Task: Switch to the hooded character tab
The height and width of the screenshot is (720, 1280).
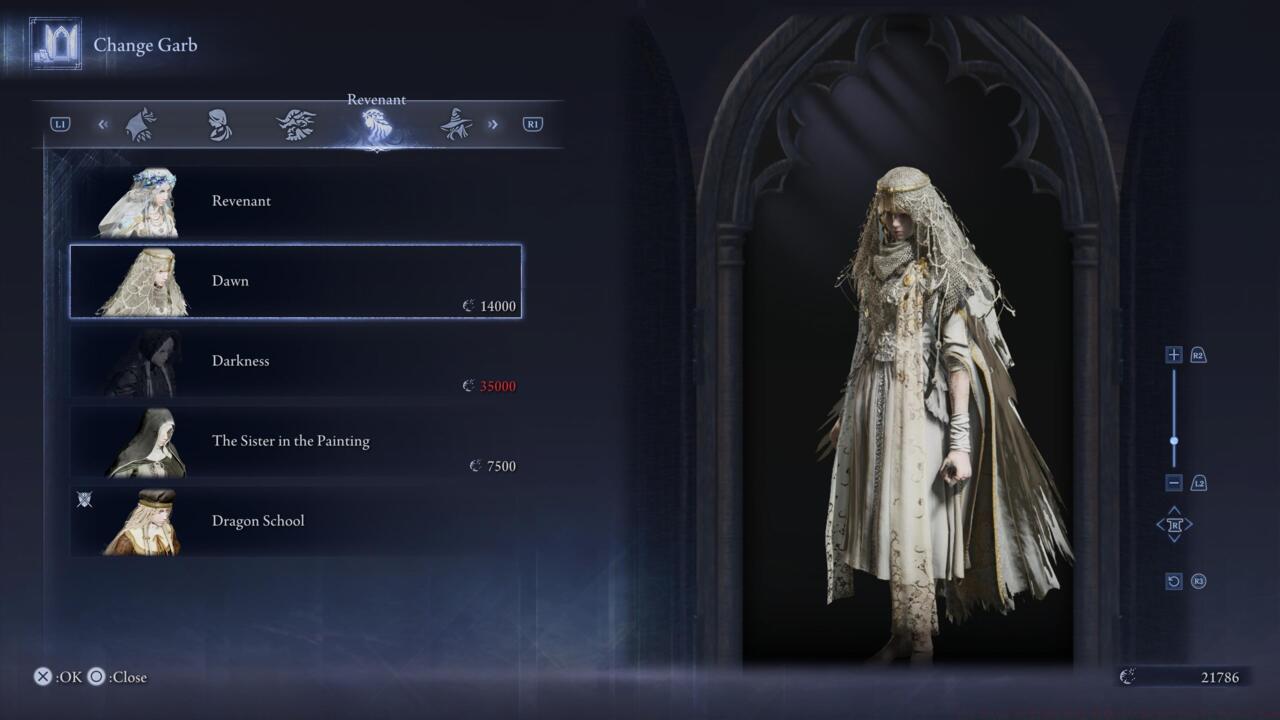Action: click(140, 125)
